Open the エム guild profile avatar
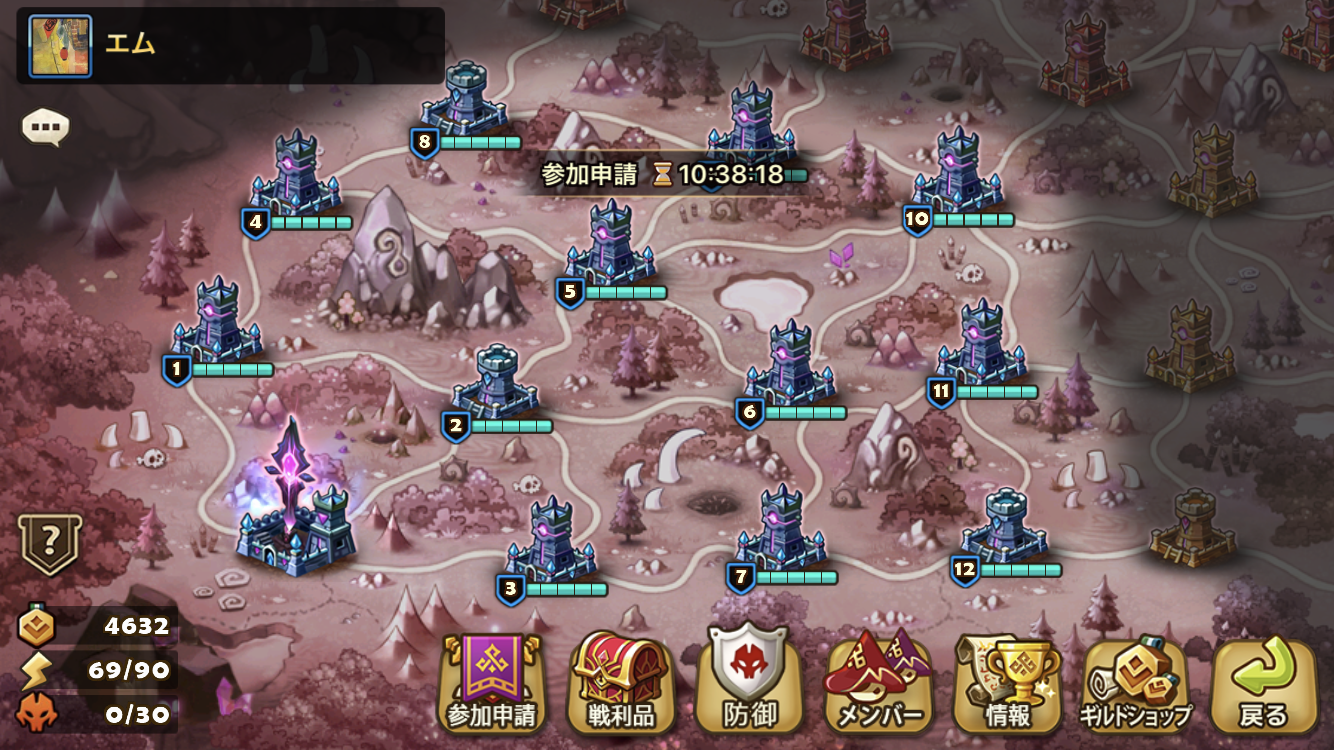1334x750 pixels. [61, 46]
